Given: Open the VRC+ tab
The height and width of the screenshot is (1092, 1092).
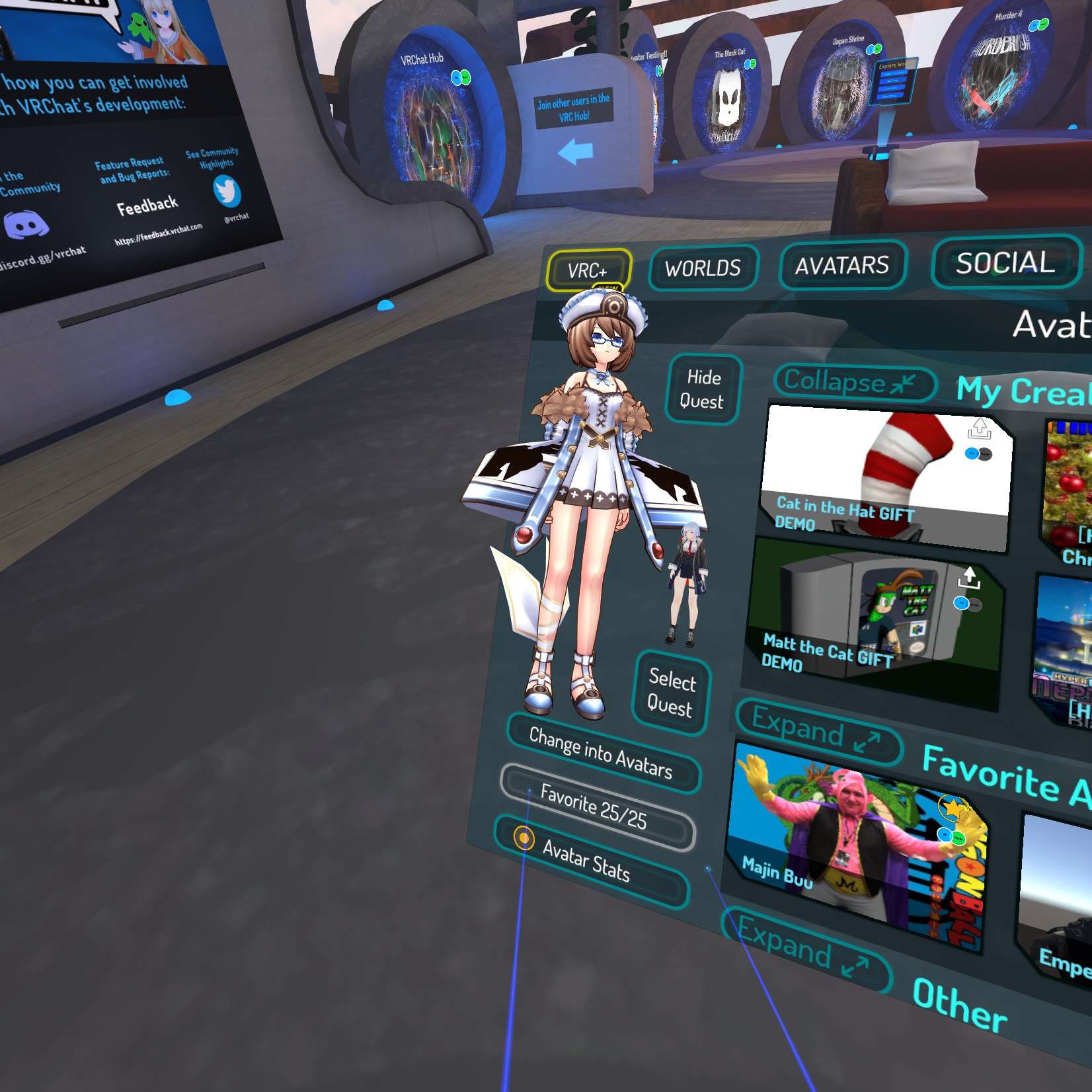Looking at the screenshot, I should point(588,270).
